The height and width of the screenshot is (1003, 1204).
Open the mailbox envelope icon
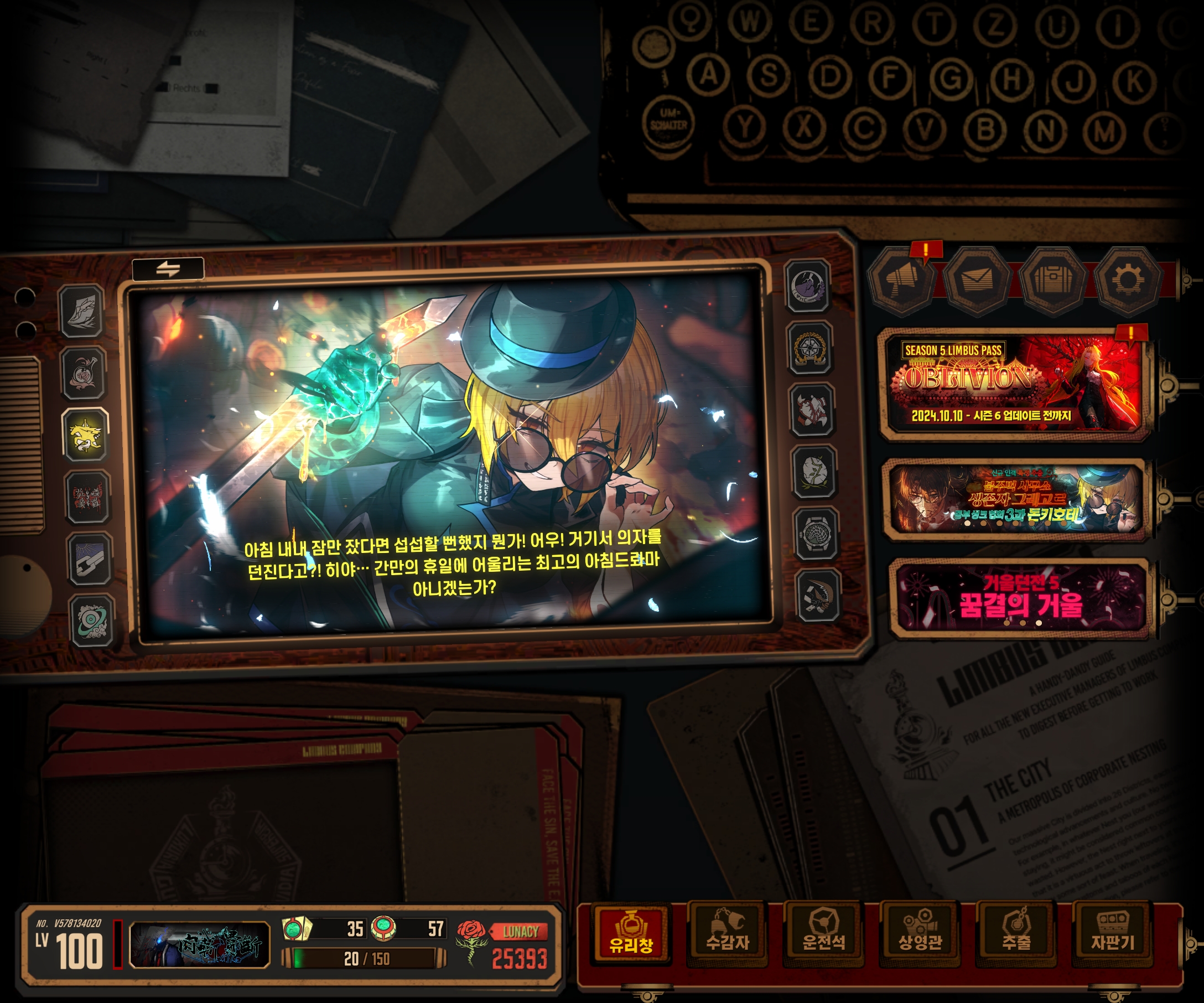[977, 280]
